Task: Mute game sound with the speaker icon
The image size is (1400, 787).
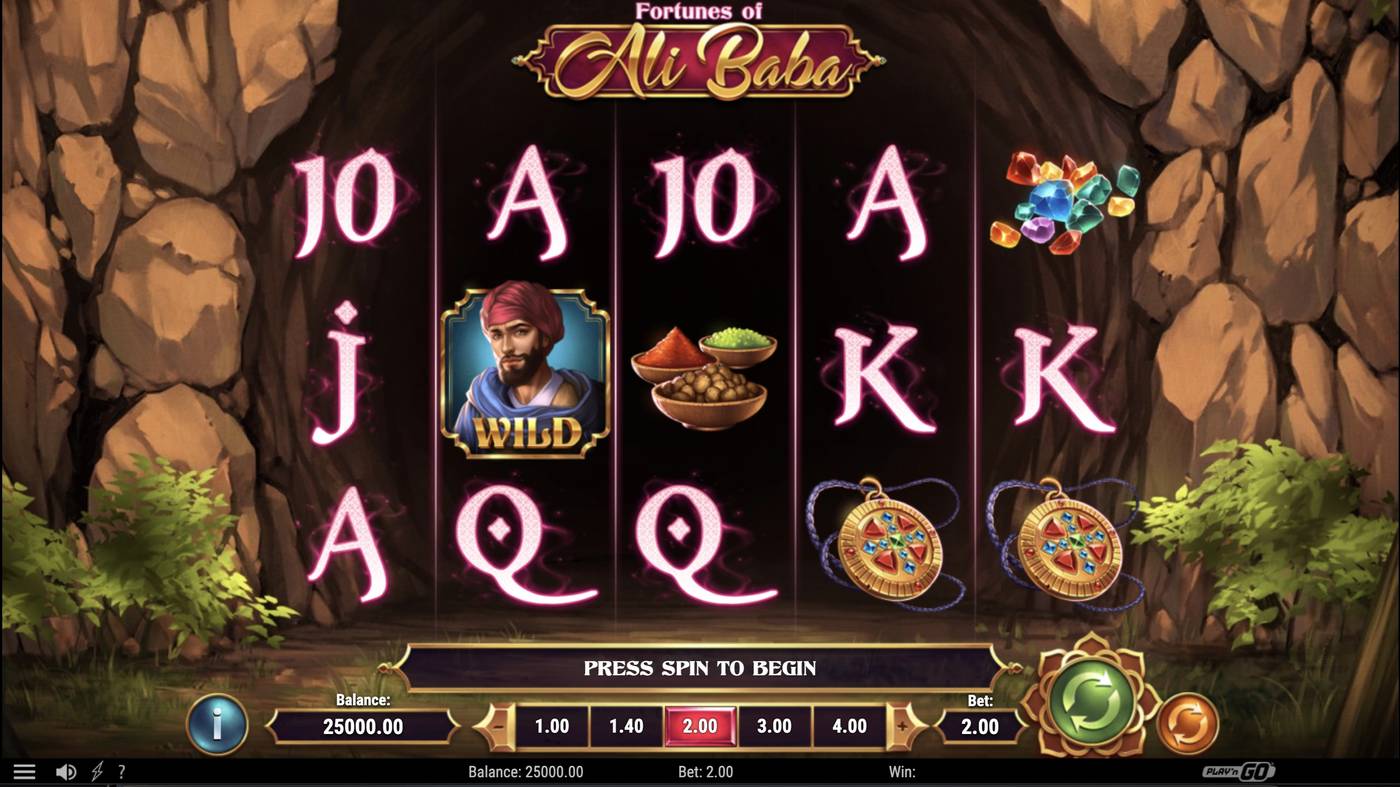Action: (66, 771)
